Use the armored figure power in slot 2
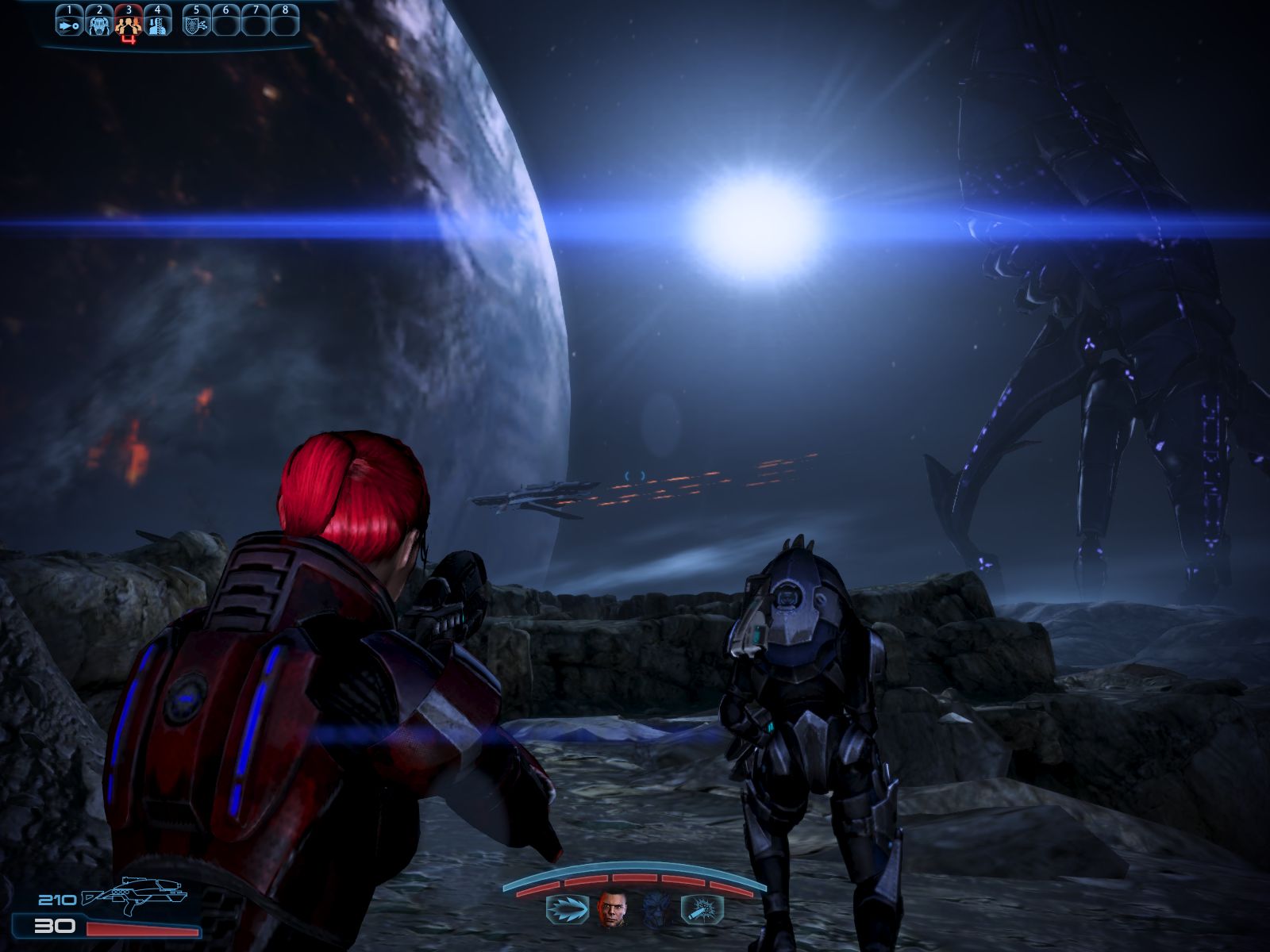The height and width of the screenshot is (952, 1270). (x=99, y=24)
